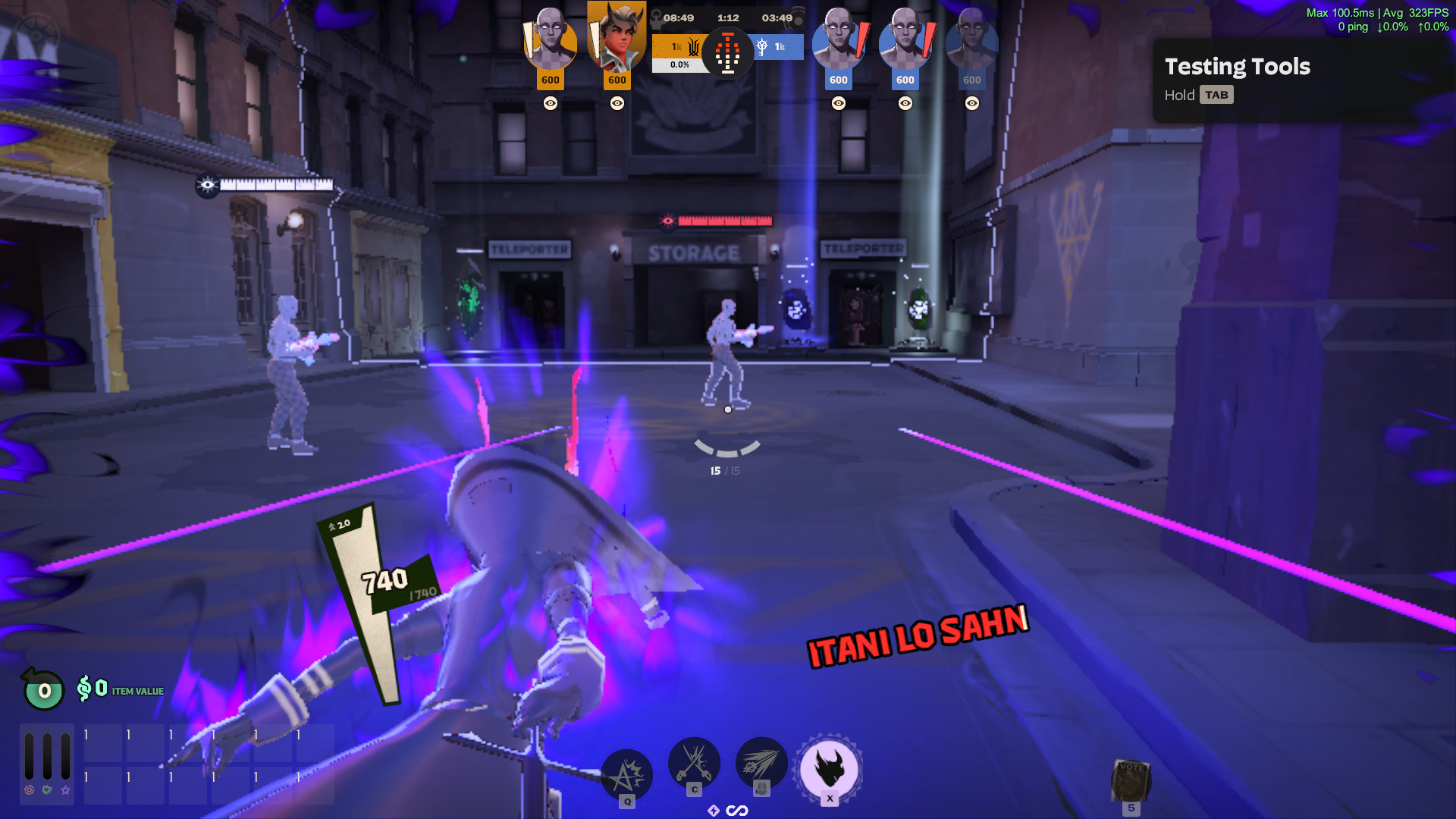1456x819 pixels.
Task: Select the orange team bald player portrait
Action: [x=550, y=38]
